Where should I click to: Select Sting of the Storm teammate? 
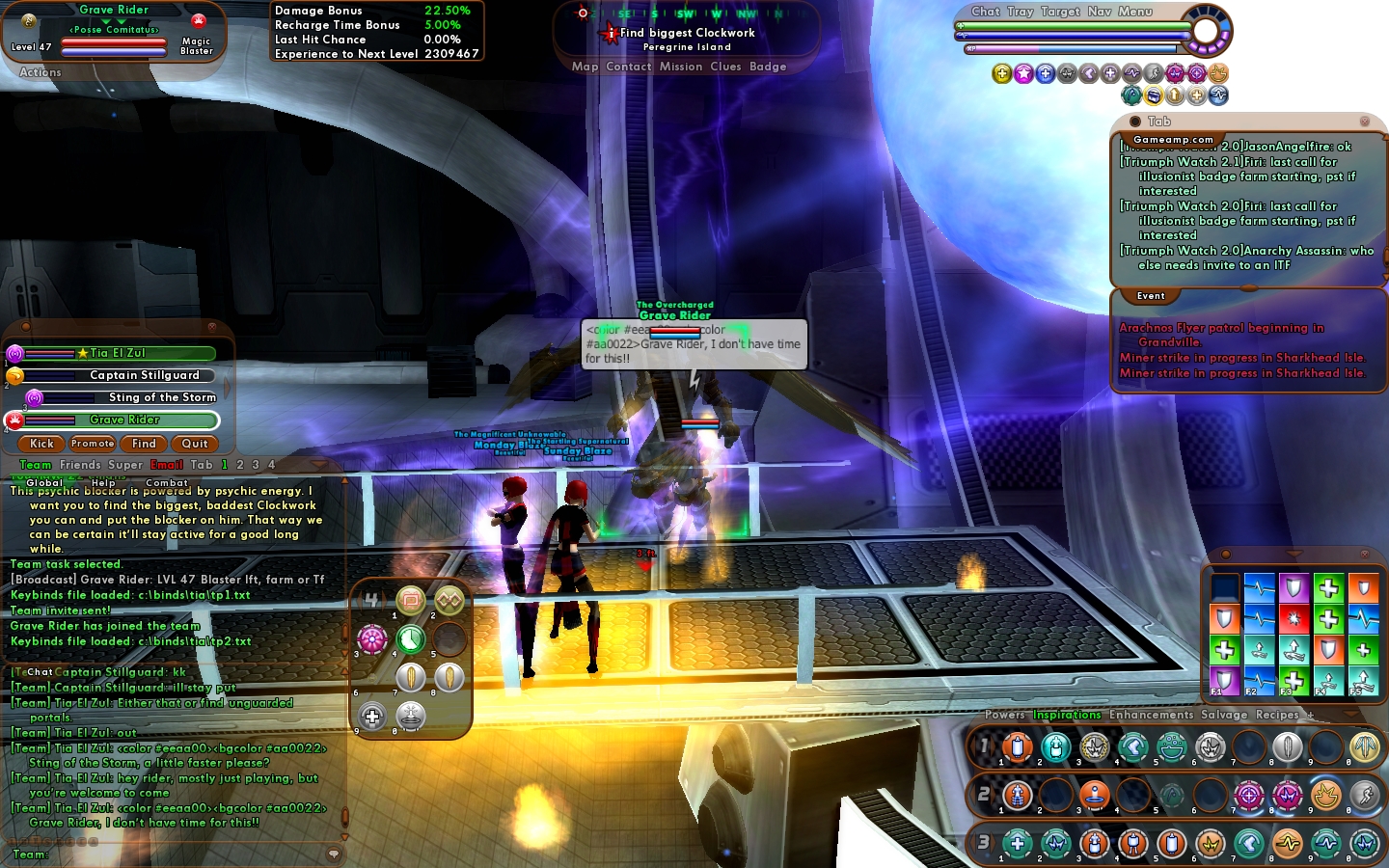coord(161,397)
